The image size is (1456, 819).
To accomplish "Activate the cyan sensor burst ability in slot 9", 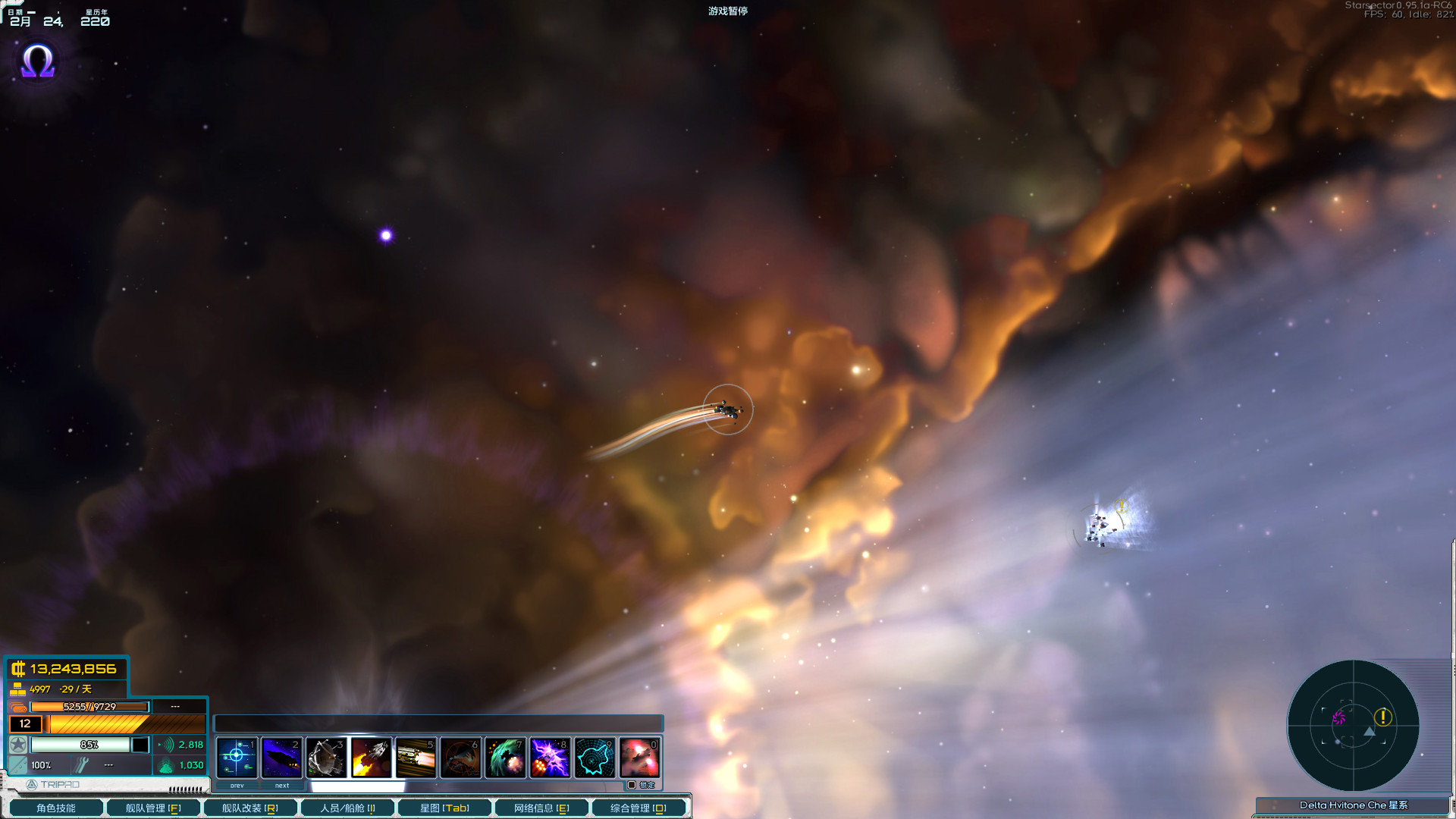I will tap(595, 757).
